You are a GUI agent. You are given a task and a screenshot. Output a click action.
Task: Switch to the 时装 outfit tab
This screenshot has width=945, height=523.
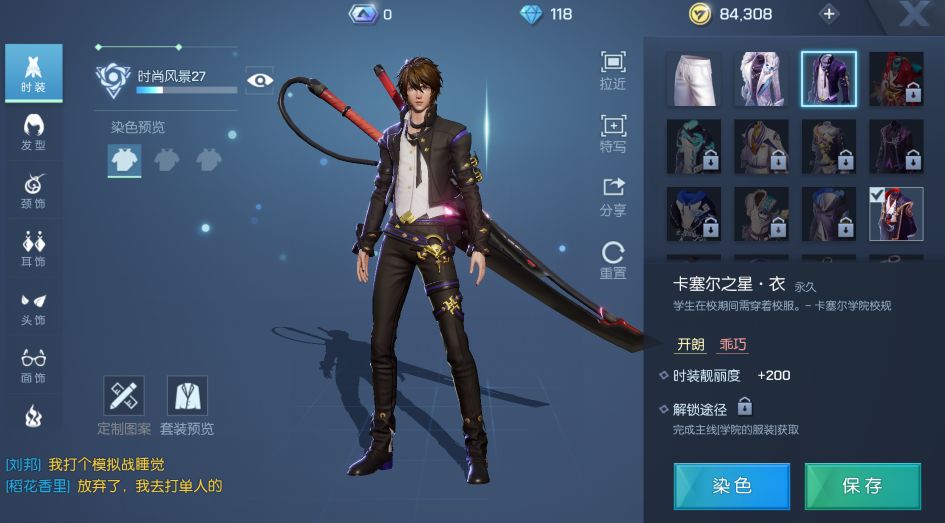point(33,72)
